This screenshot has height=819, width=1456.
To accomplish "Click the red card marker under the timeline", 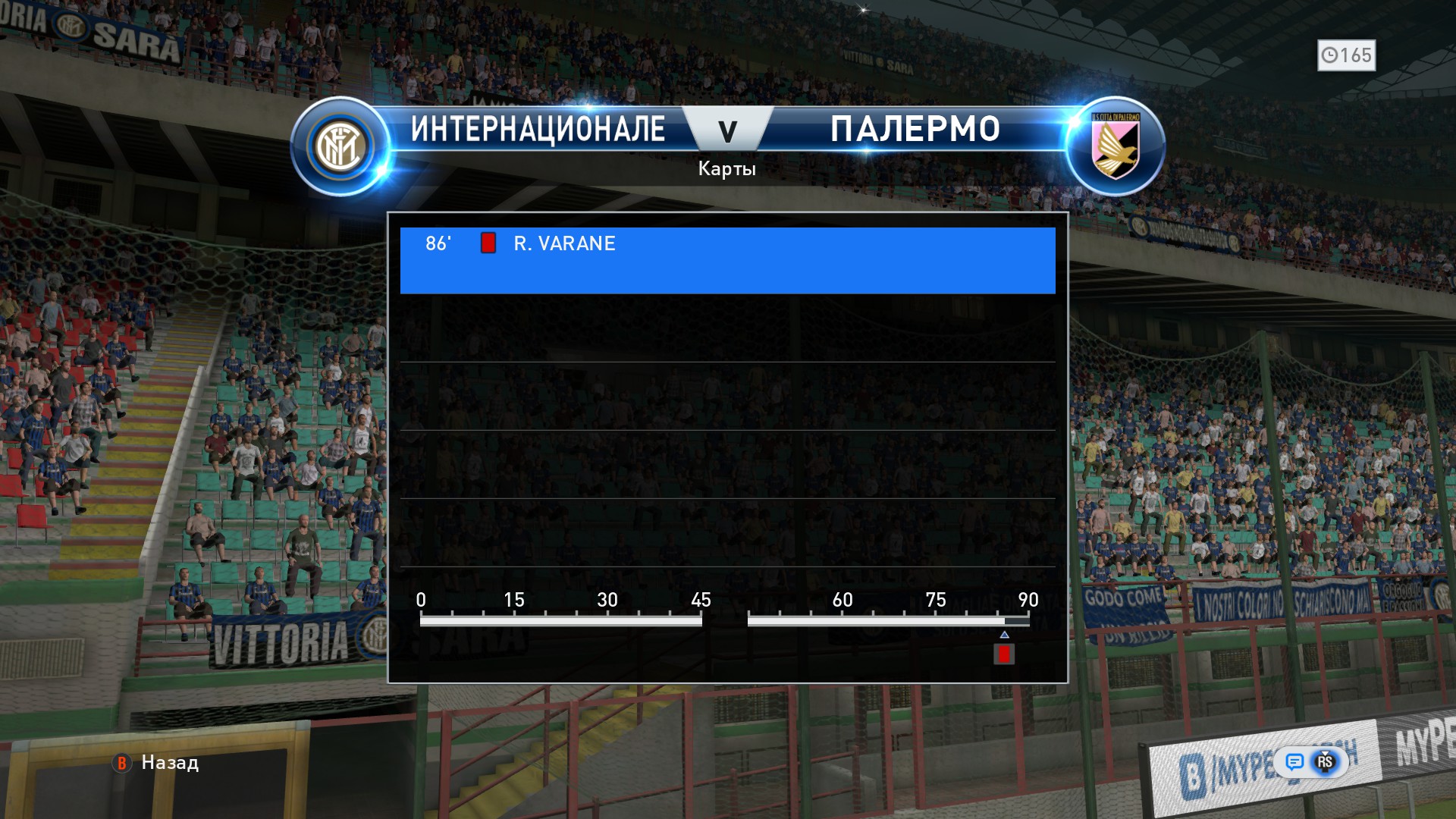I will coord(1004,654).
